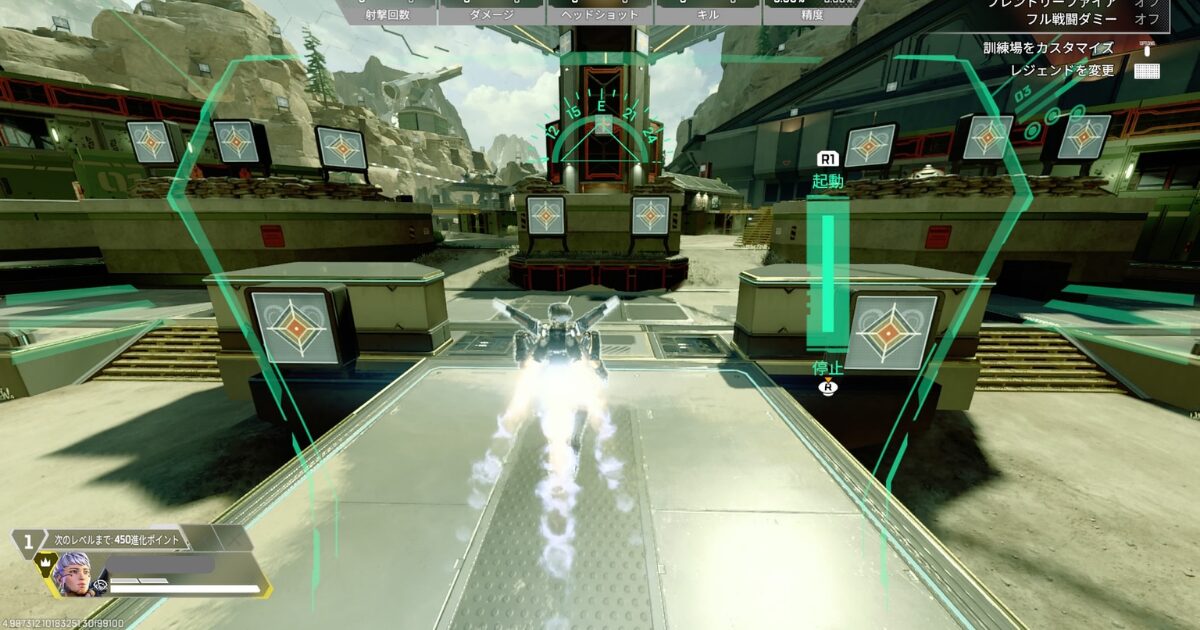Toggle the フル戦闘ダミー setting
Screen dimensions: 1200x630
(1060, 18)
